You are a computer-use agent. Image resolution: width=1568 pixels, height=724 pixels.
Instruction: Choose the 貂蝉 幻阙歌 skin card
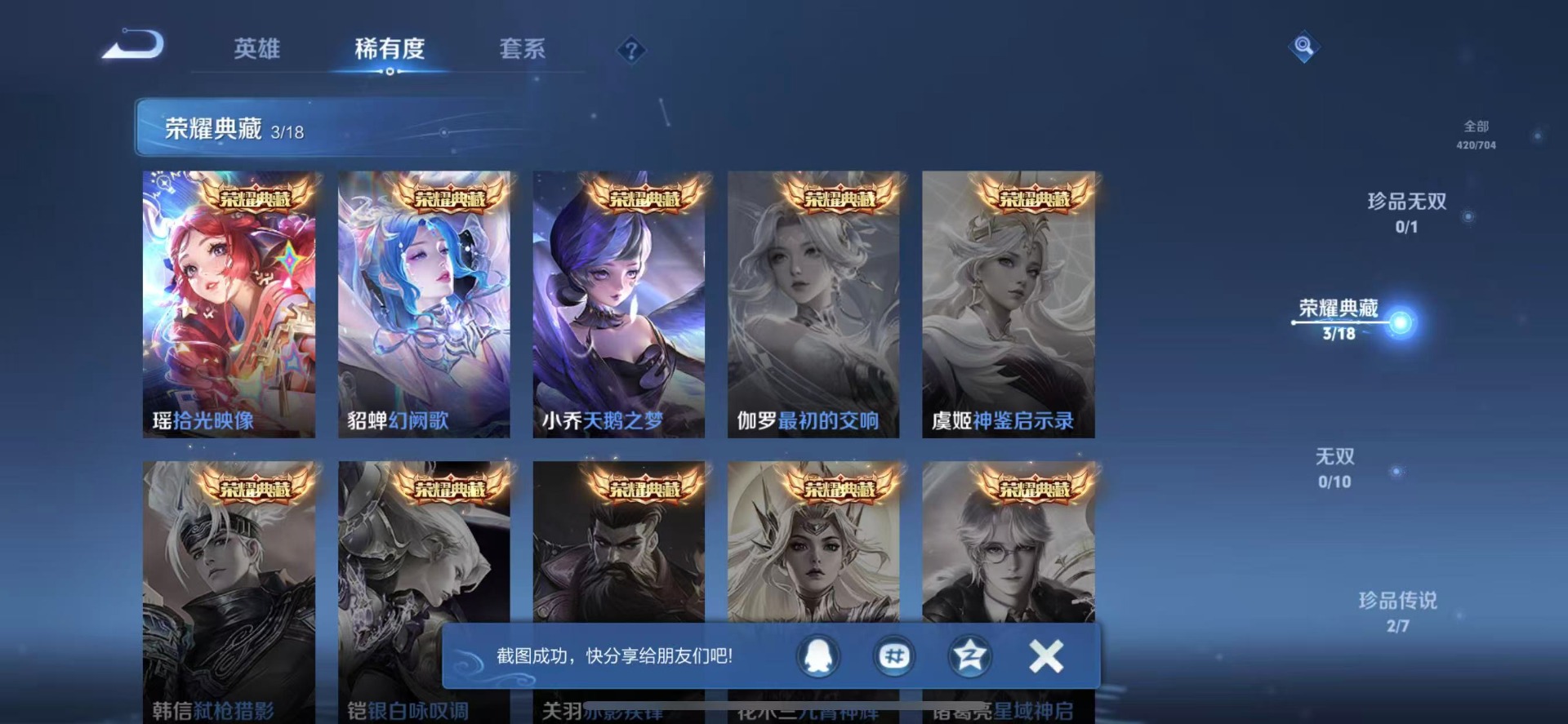424,304
